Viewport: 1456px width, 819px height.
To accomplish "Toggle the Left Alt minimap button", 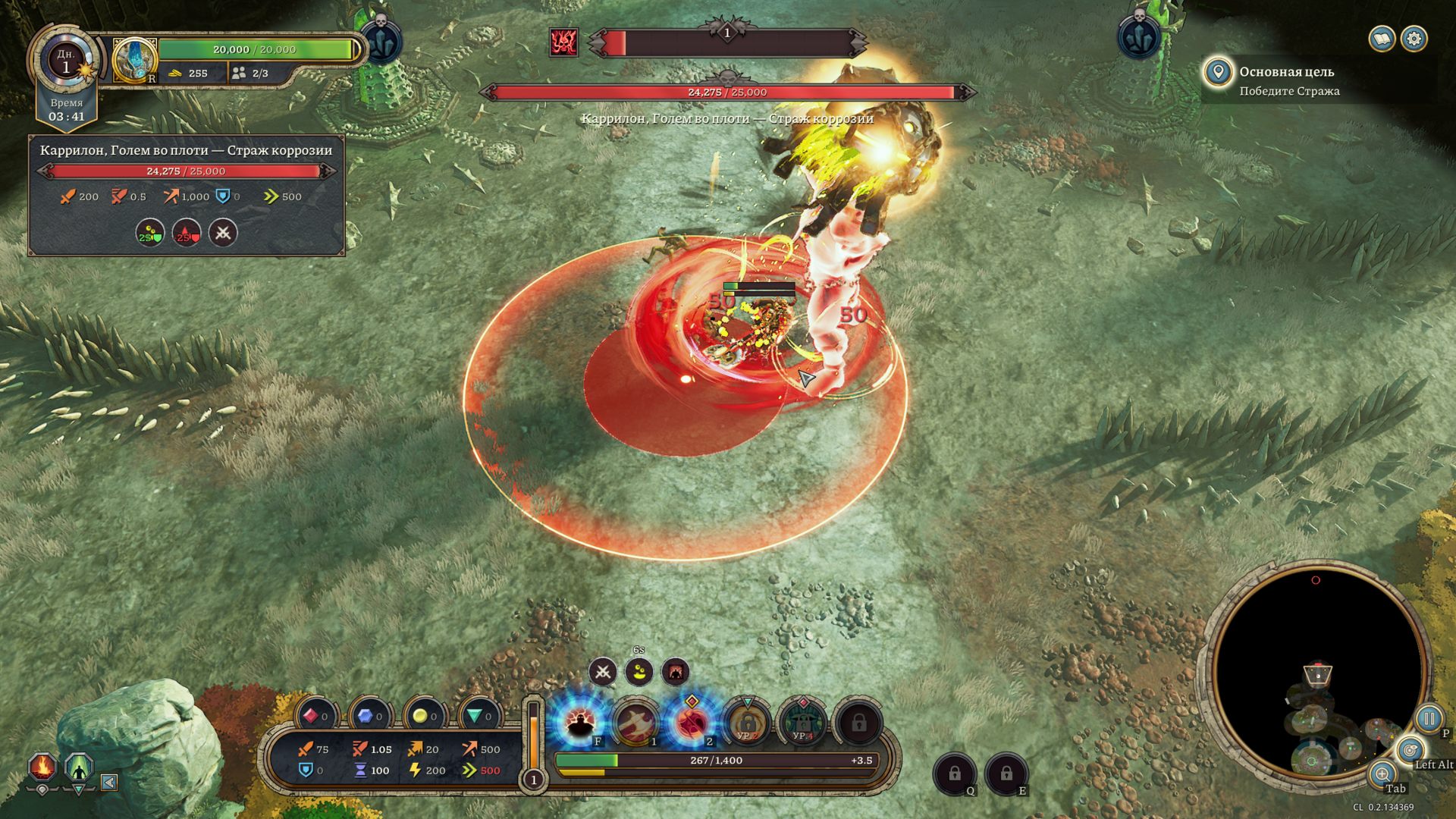I will pyautogui.click(x=1410, y=751).
